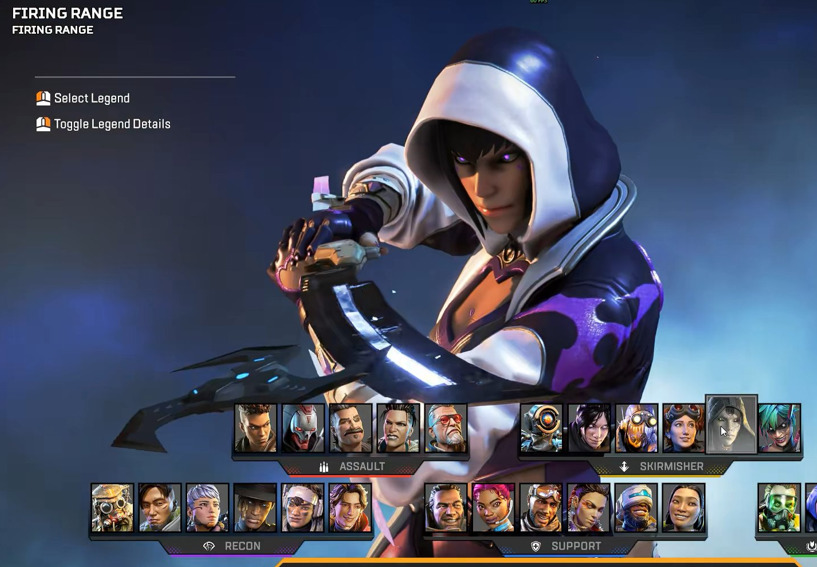The image size is (817, 567).
Task: Choose the Revenant legend portrait
Action: (303, 428)
